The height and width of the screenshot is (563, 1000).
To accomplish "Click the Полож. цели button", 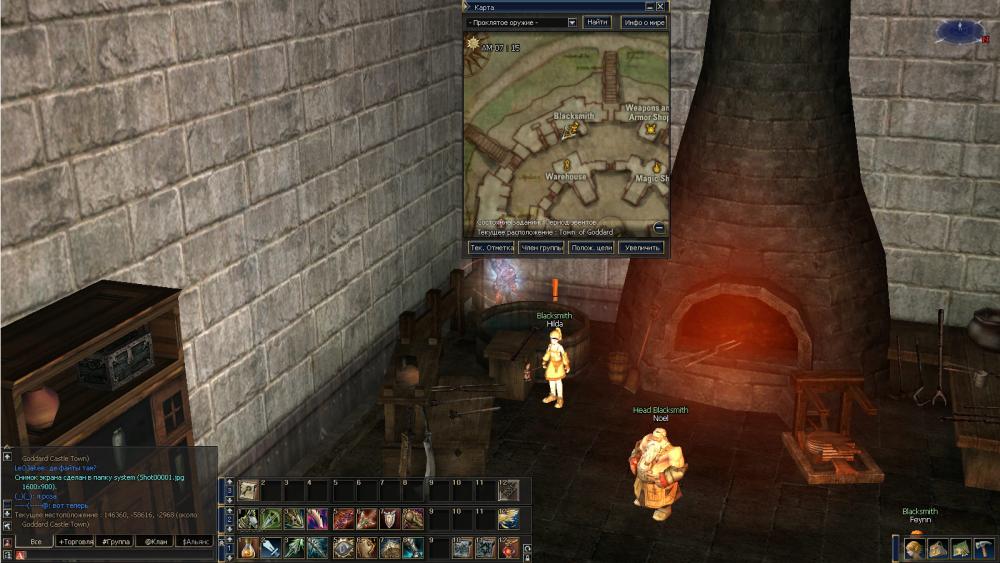I will pyautogui.click(x=591, y=247).
